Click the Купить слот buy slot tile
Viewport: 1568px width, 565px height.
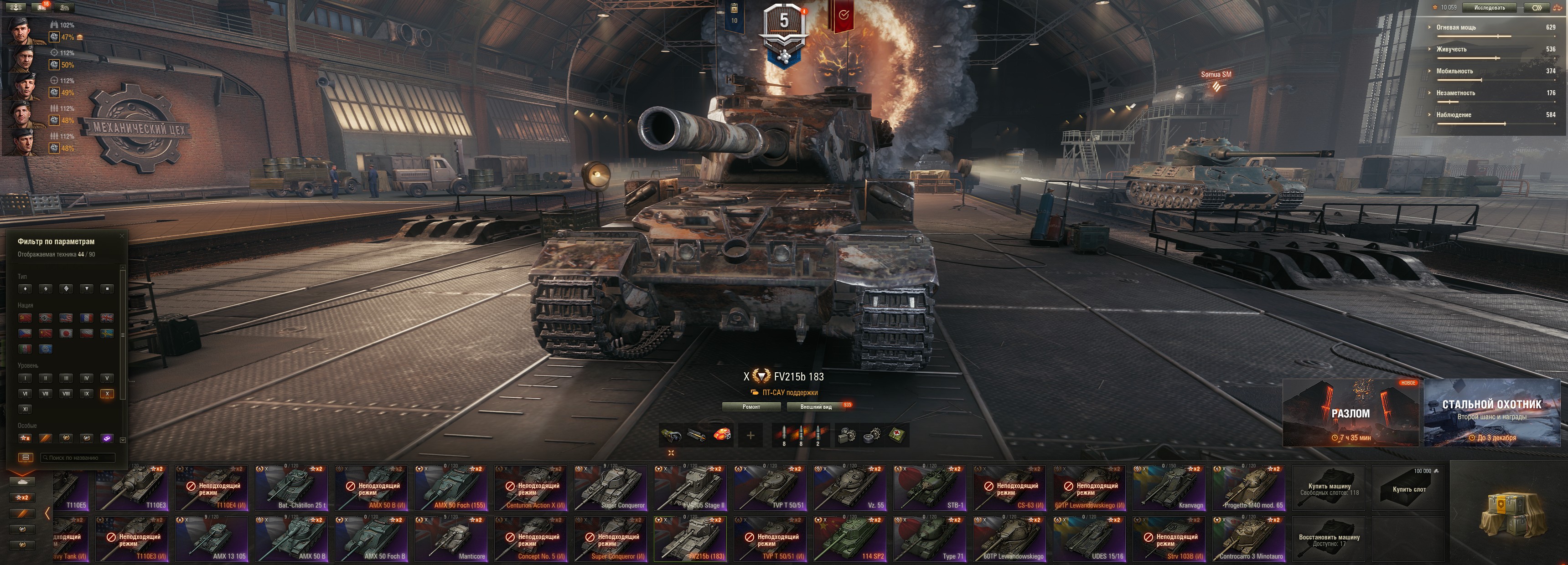(x=1408, y=487)
